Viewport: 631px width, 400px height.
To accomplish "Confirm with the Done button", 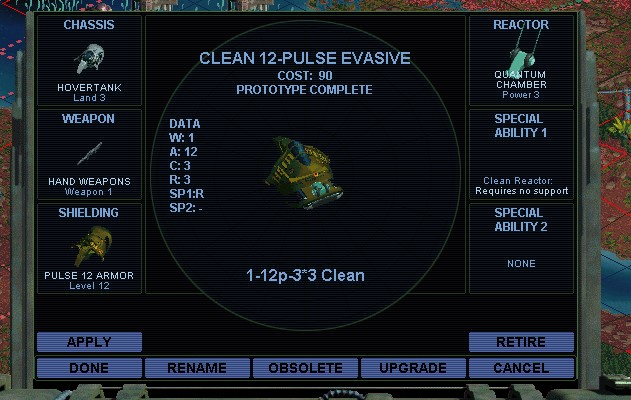I will [x=89, y=368].
